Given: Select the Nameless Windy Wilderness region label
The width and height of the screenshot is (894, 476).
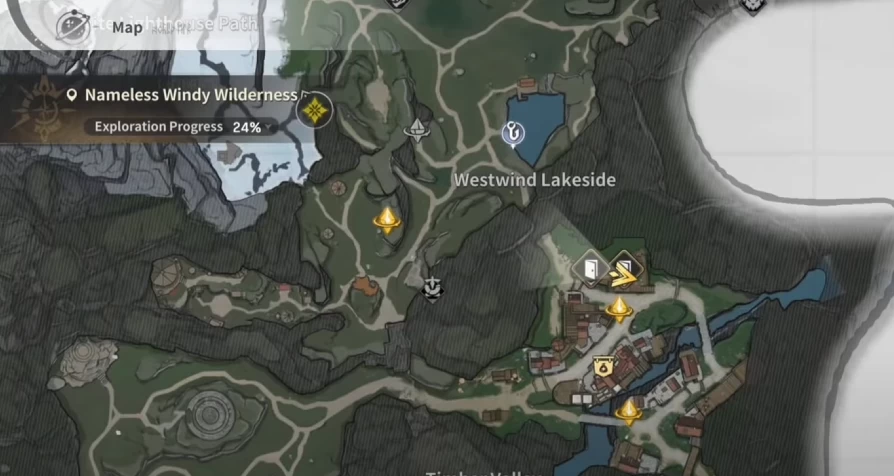Looking at the screenshot, I should 190,95.
